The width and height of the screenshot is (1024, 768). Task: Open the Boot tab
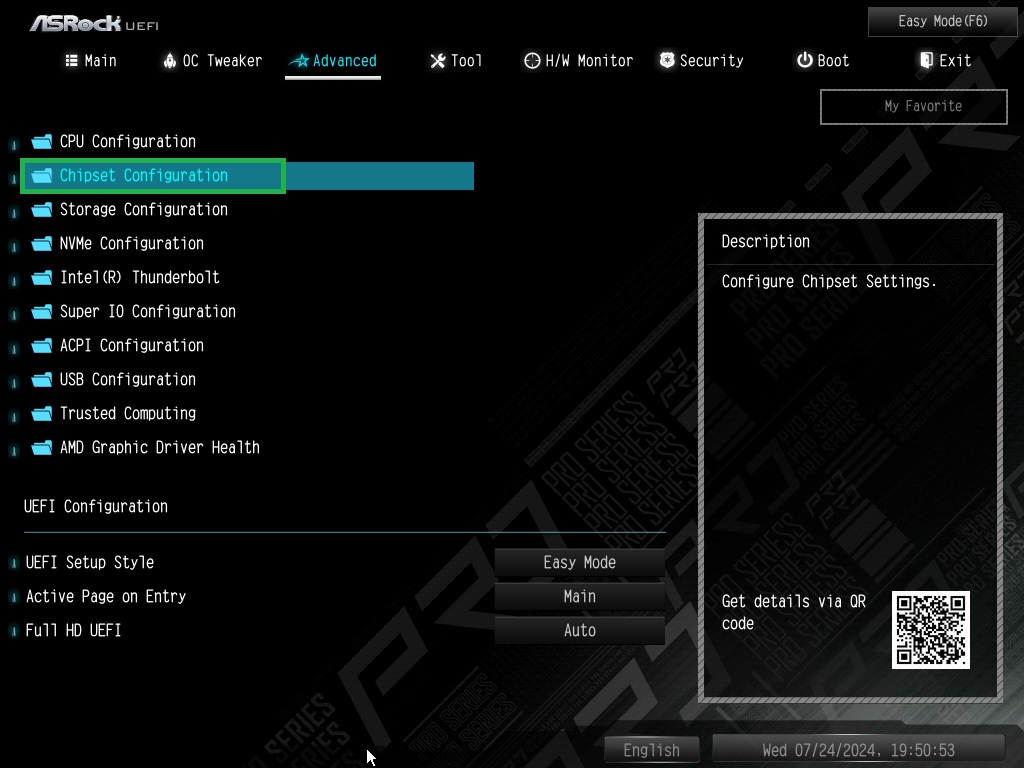(x=823, y=61)
